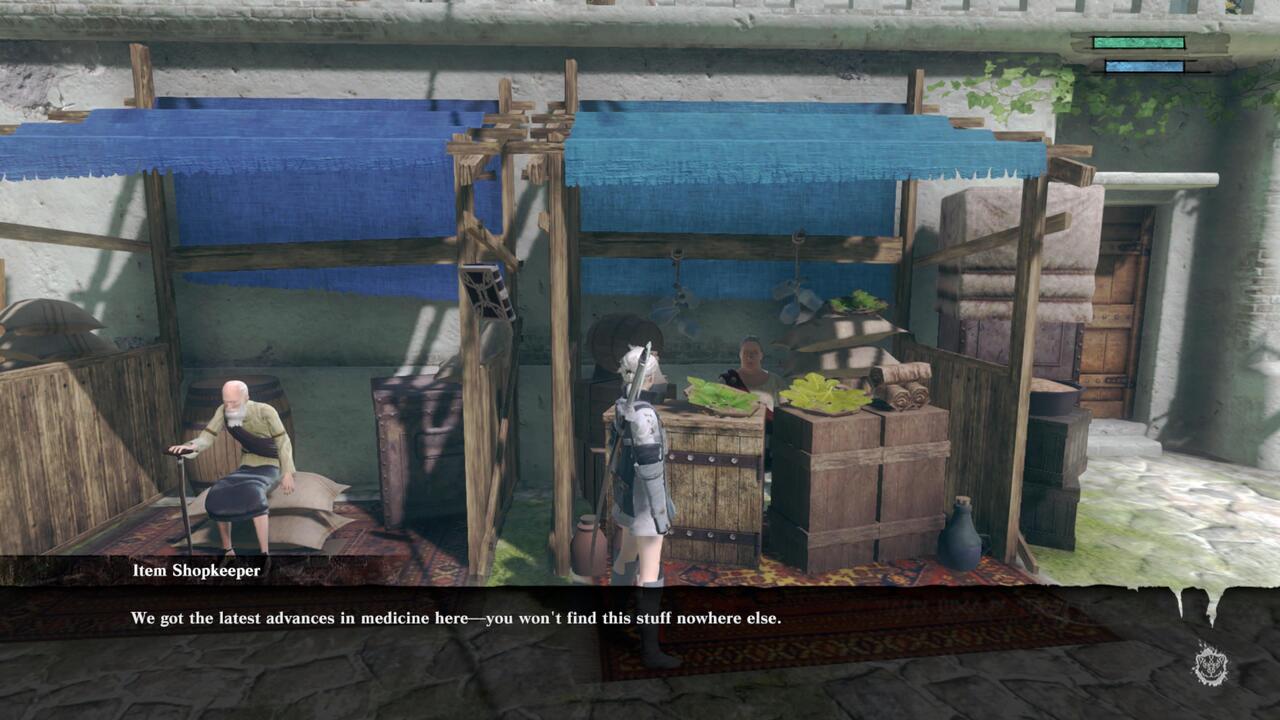The height and width of the screenshot is (720, 1280).
Task: Toggle the blue awning of the item shop
Action: point(790,150)
